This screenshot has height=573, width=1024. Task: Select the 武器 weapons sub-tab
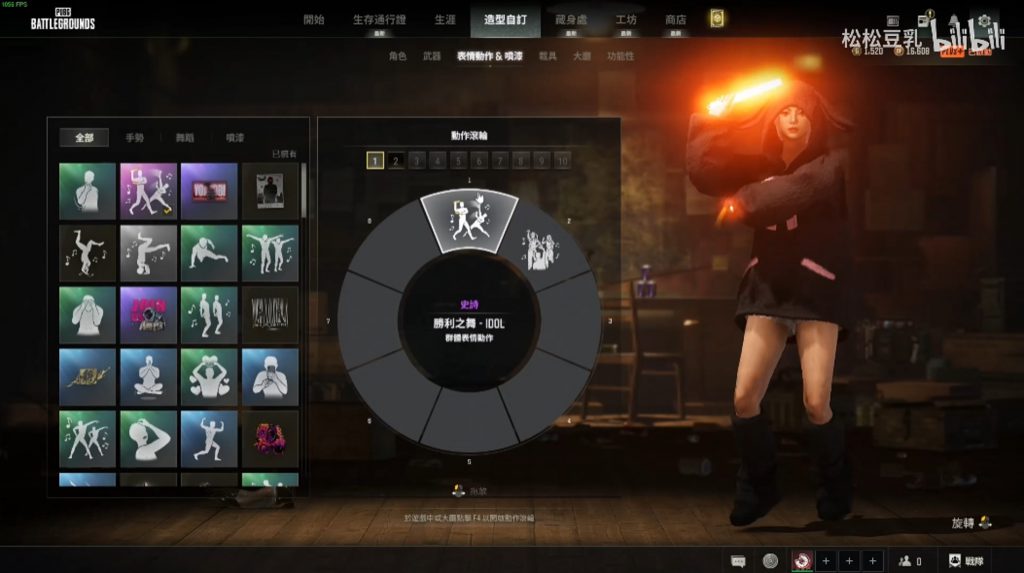[431, 56]
